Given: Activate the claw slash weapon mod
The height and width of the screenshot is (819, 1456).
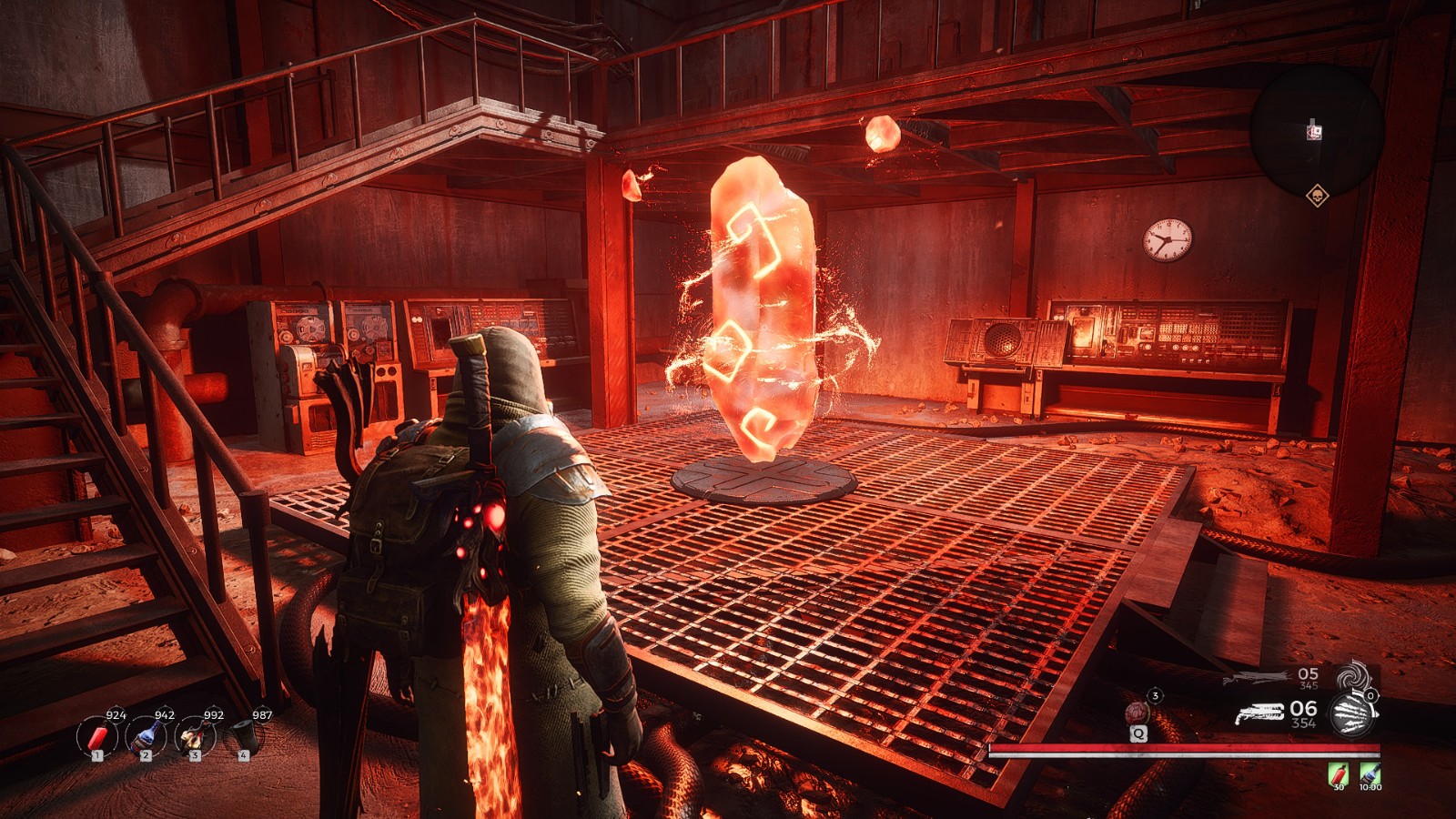Looking at the screenshot, I should click(x=1352, y=713).
